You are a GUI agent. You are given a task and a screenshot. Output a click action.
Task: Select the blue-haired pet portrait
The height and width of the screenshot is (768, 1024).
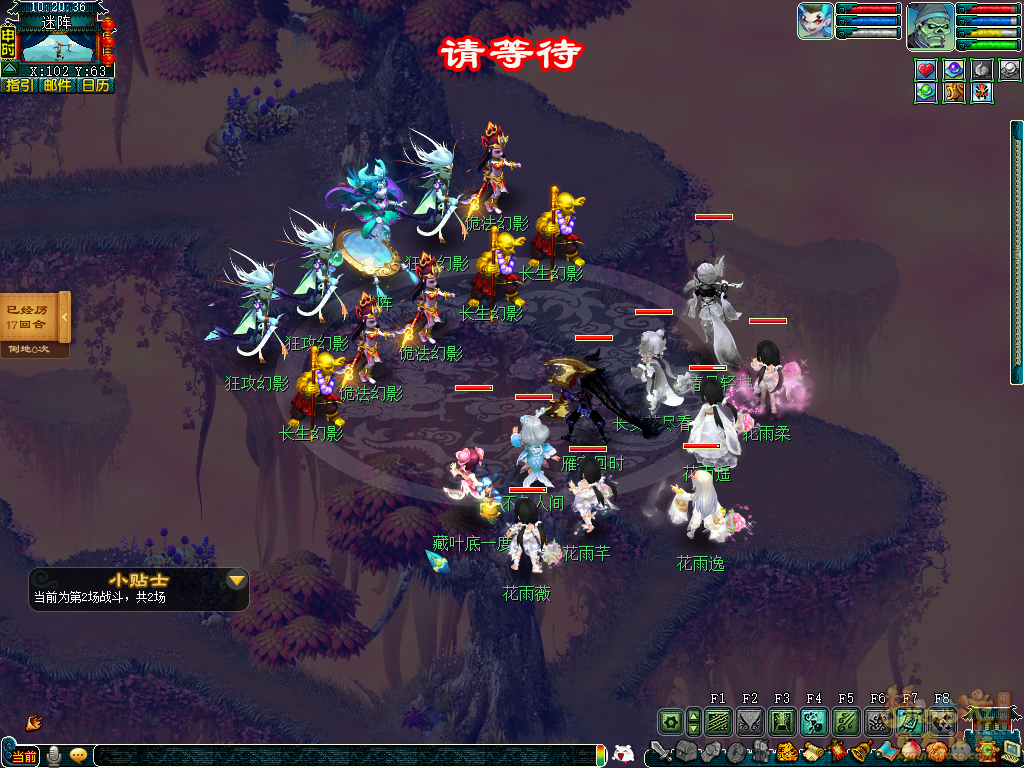(815, 21)
